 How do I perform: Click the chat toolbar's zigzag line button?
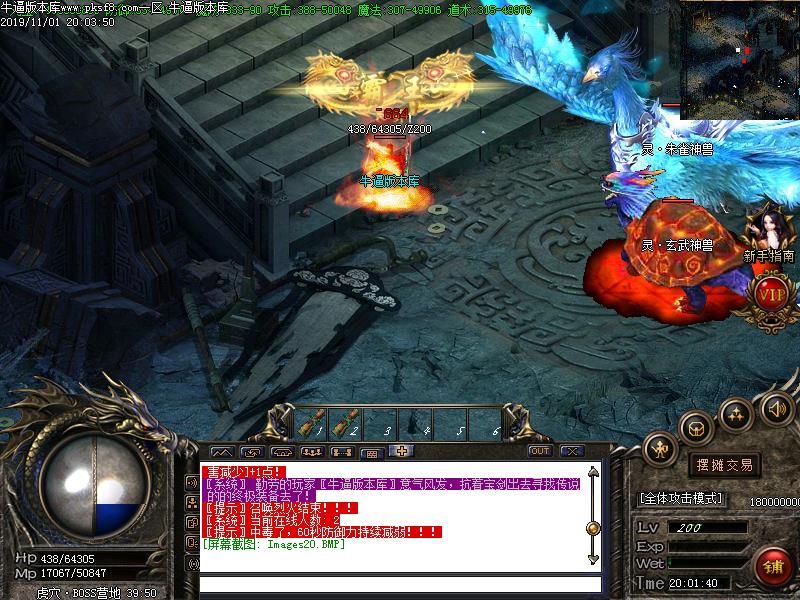coord(222,451)
